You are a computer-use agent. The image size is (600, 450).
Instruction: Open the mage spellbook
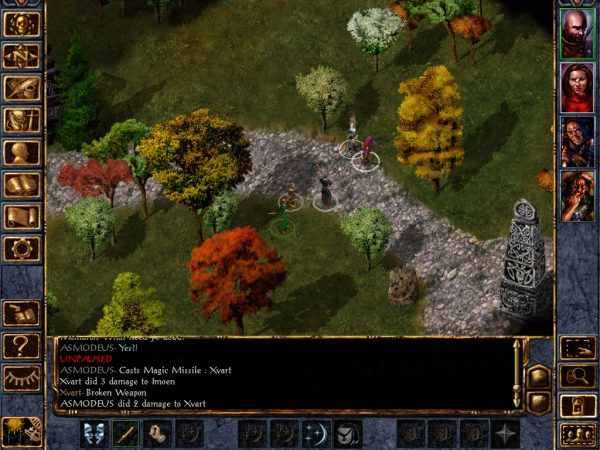click(22, 185)
